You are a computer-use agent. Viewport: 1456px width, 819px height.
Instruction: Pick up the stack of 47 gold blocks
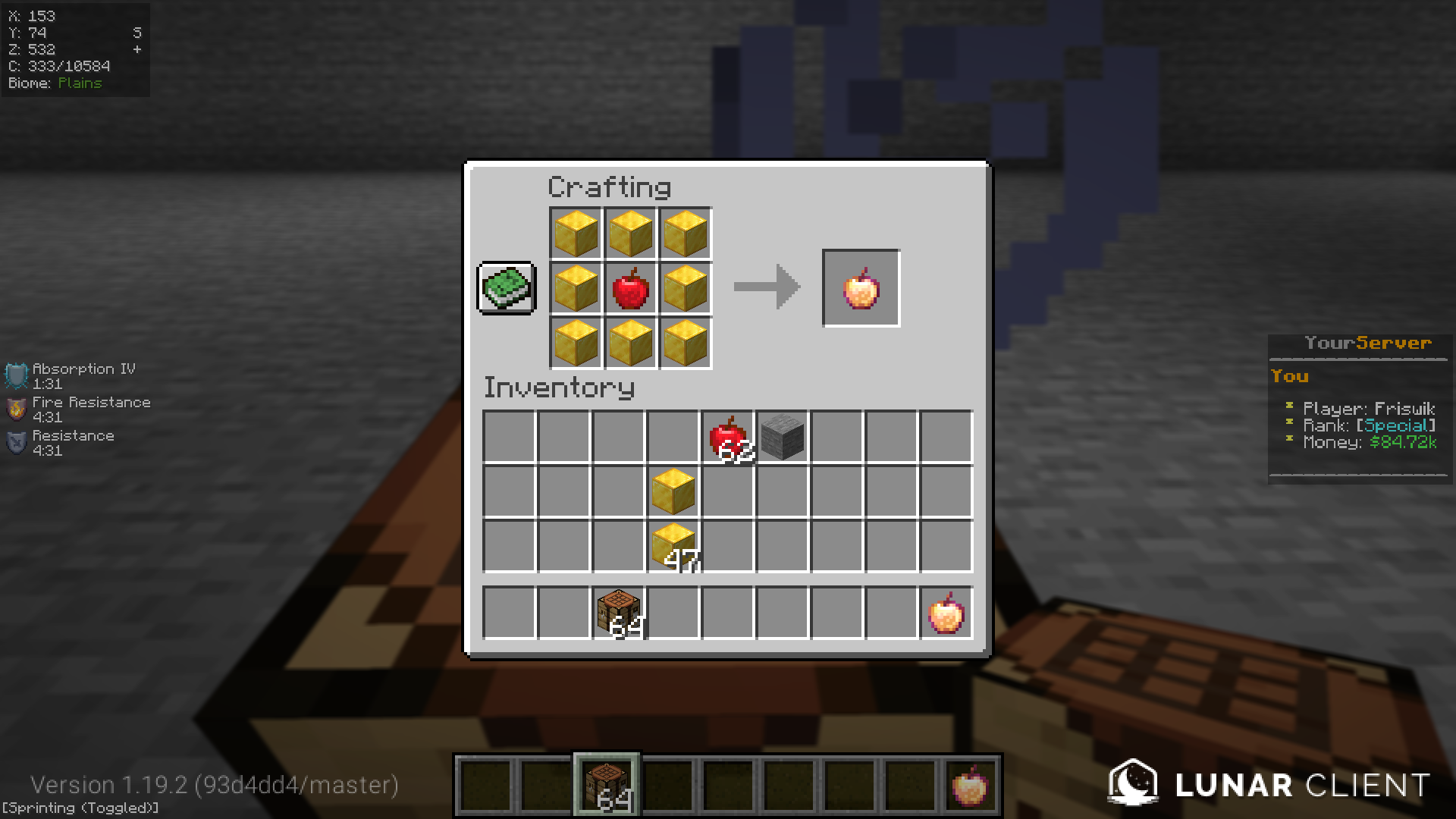click(672, 545)
